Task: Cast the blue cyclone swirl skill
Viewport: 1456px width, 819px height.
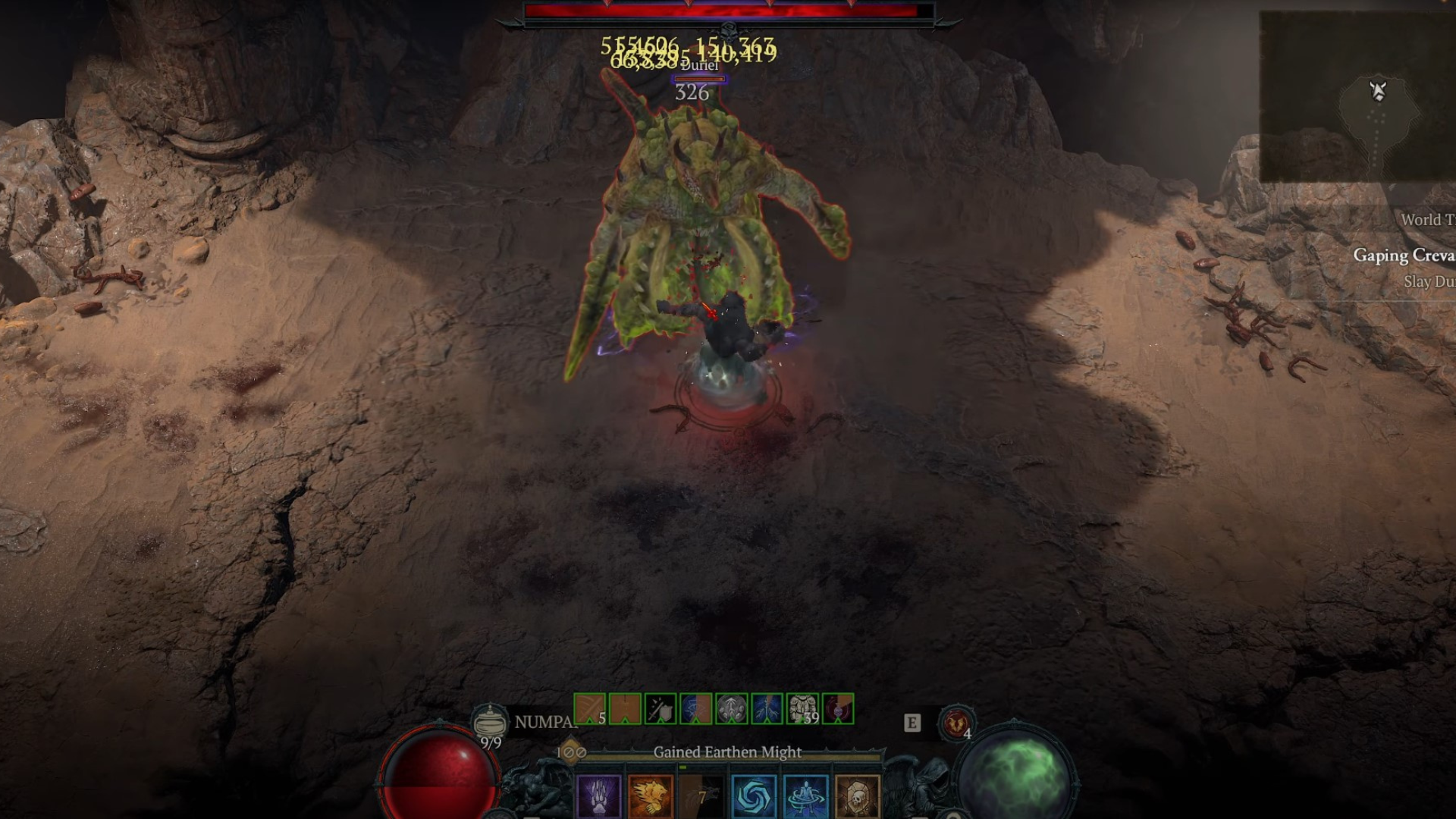Action: pos(754,796)
